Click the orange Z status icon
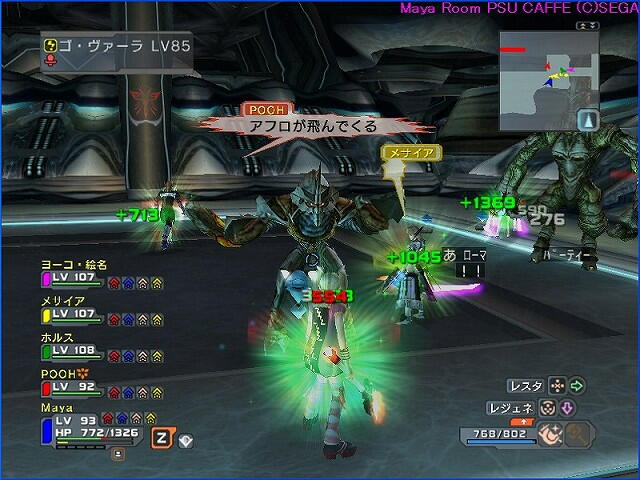 coord(160,437)
